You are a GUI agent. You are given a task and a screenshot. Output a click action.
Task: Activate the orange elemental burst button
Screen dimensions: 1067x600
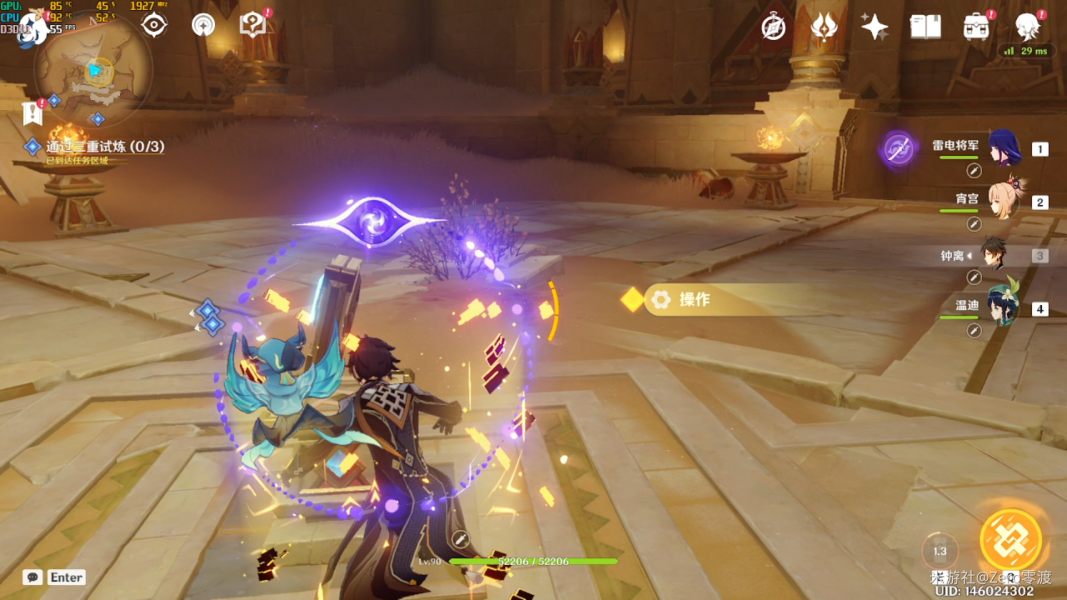click(1011, 540)
